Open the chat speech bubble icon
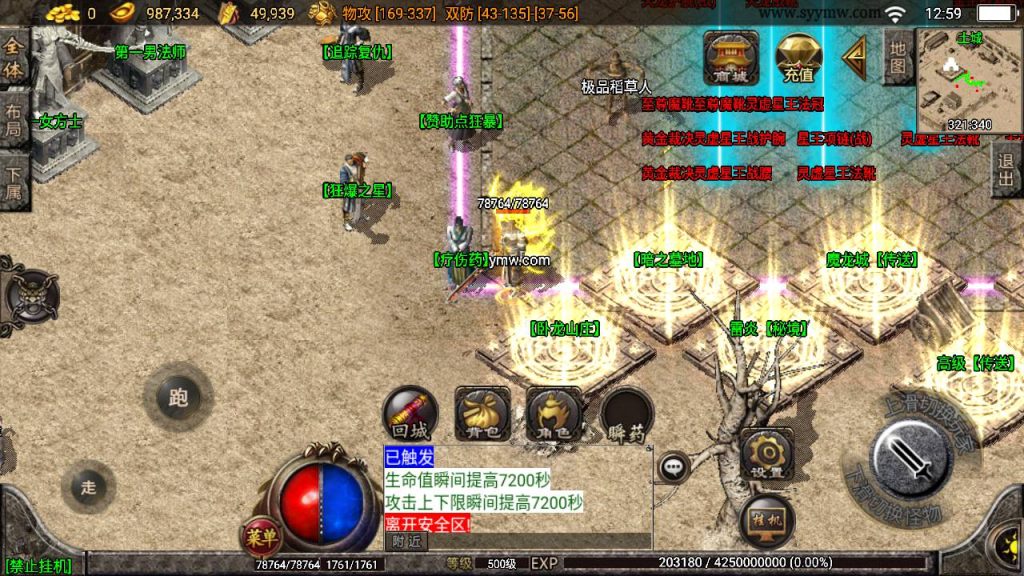The width and height of the screenshot is (1024, 576). coord(673,465)
